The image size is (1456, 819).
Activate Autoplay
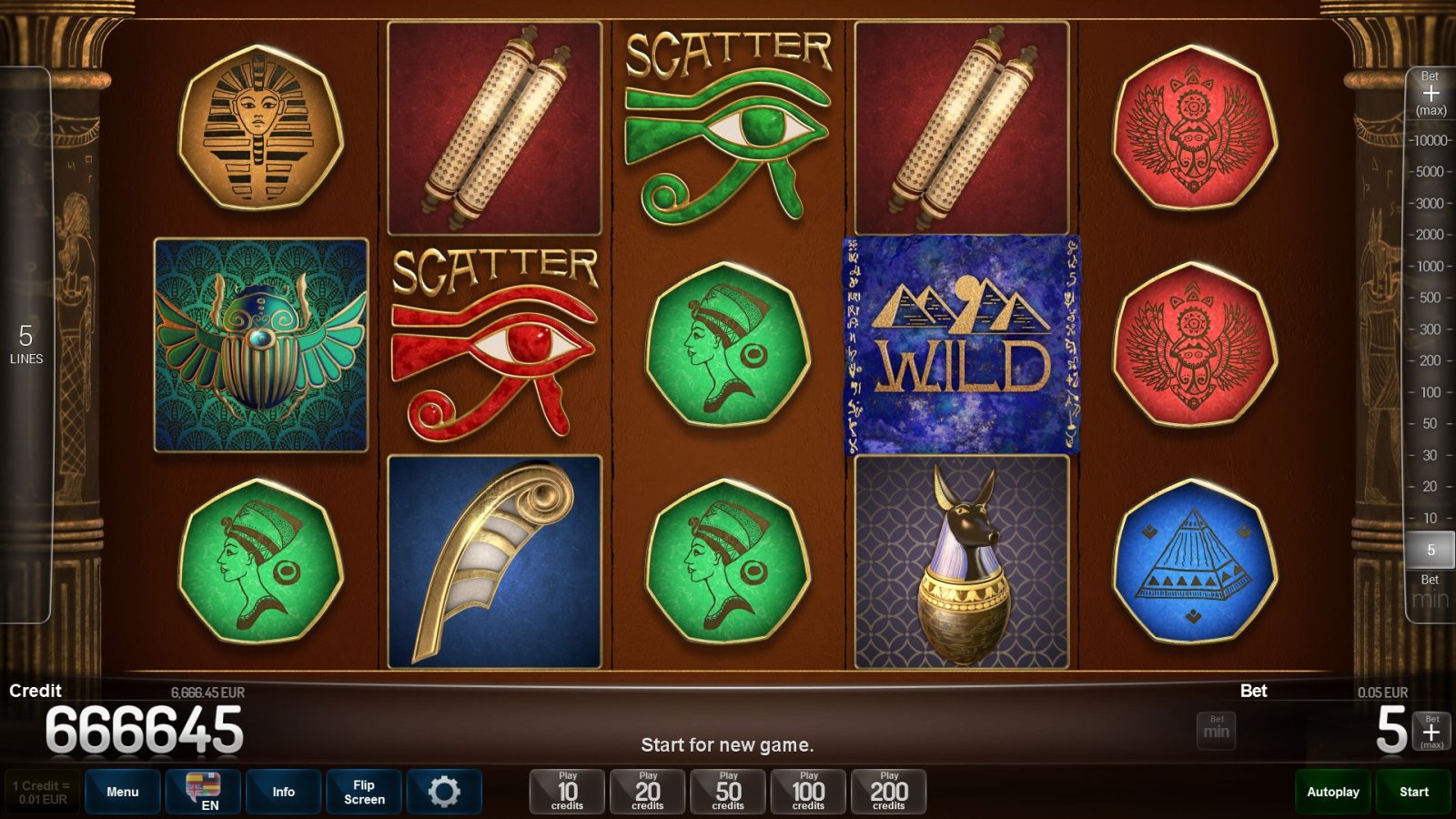[1333, 792]
